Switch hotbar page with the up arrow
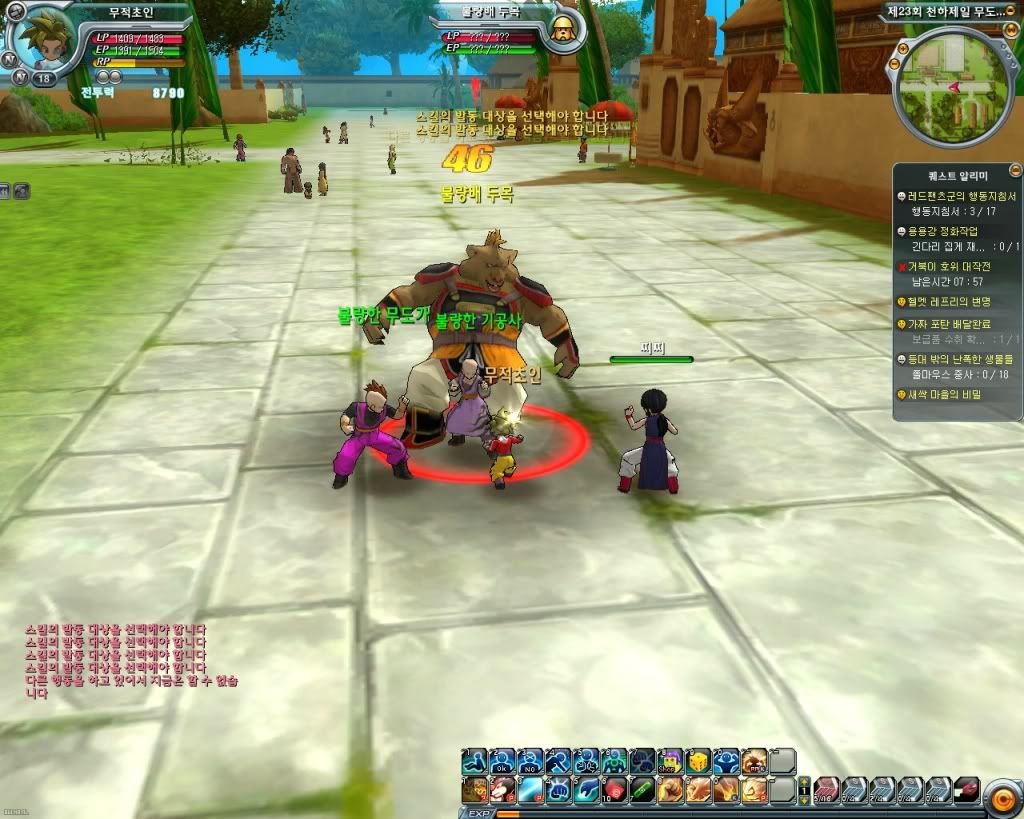The image size is (1024, 819). point(802,779)
